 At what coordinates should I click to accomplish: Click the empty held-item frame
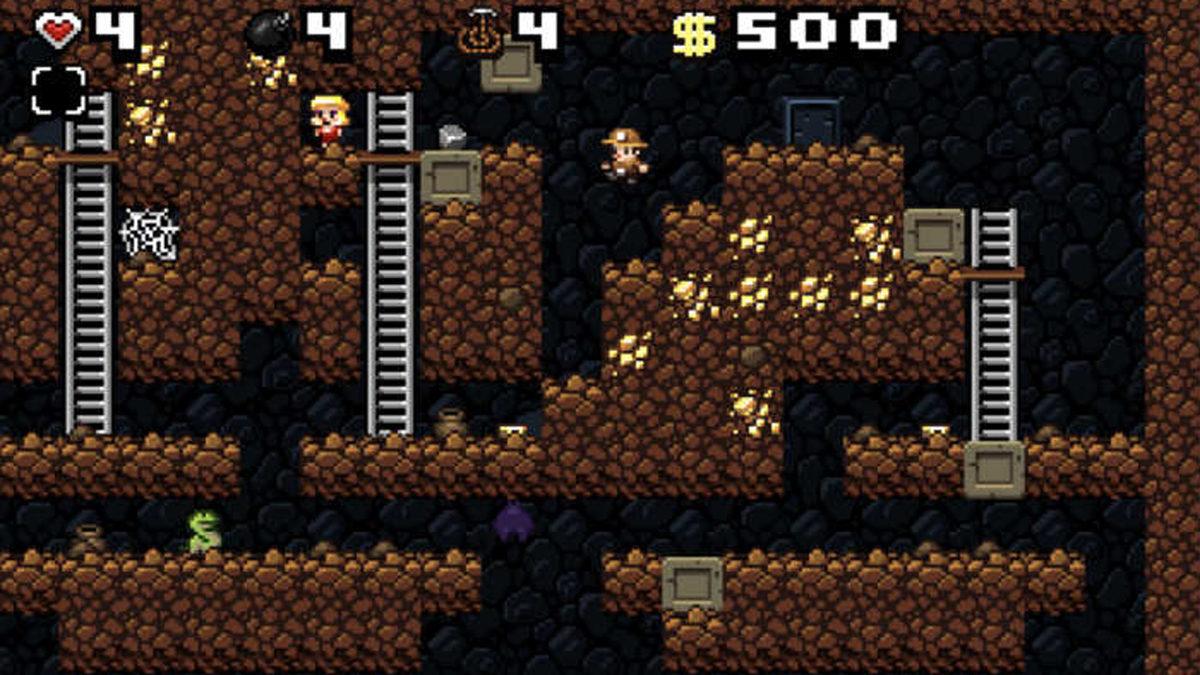[x=58, y=90]
